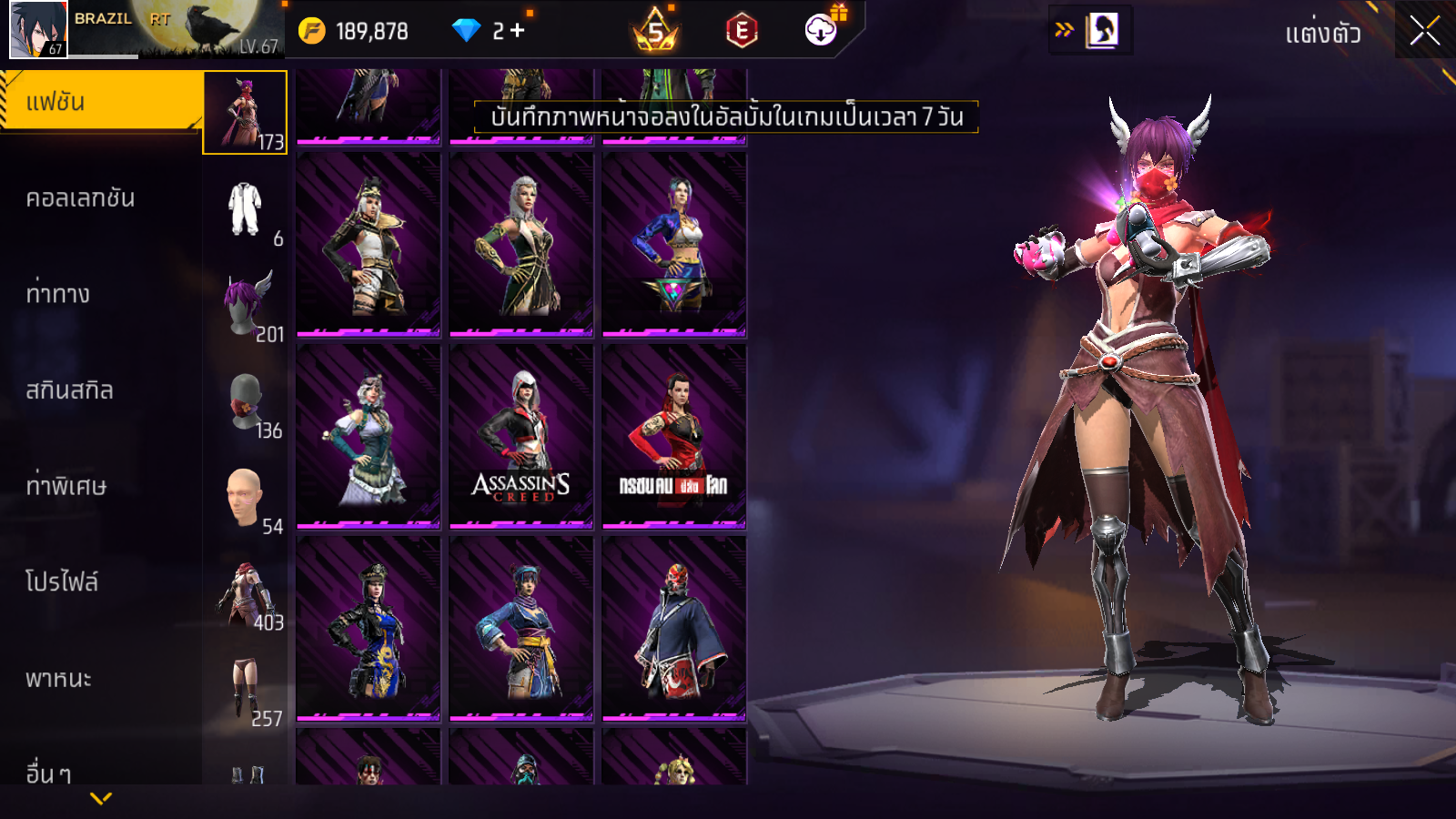Click the red E badge icon
1456x819 pixels.
coord(742,31)
